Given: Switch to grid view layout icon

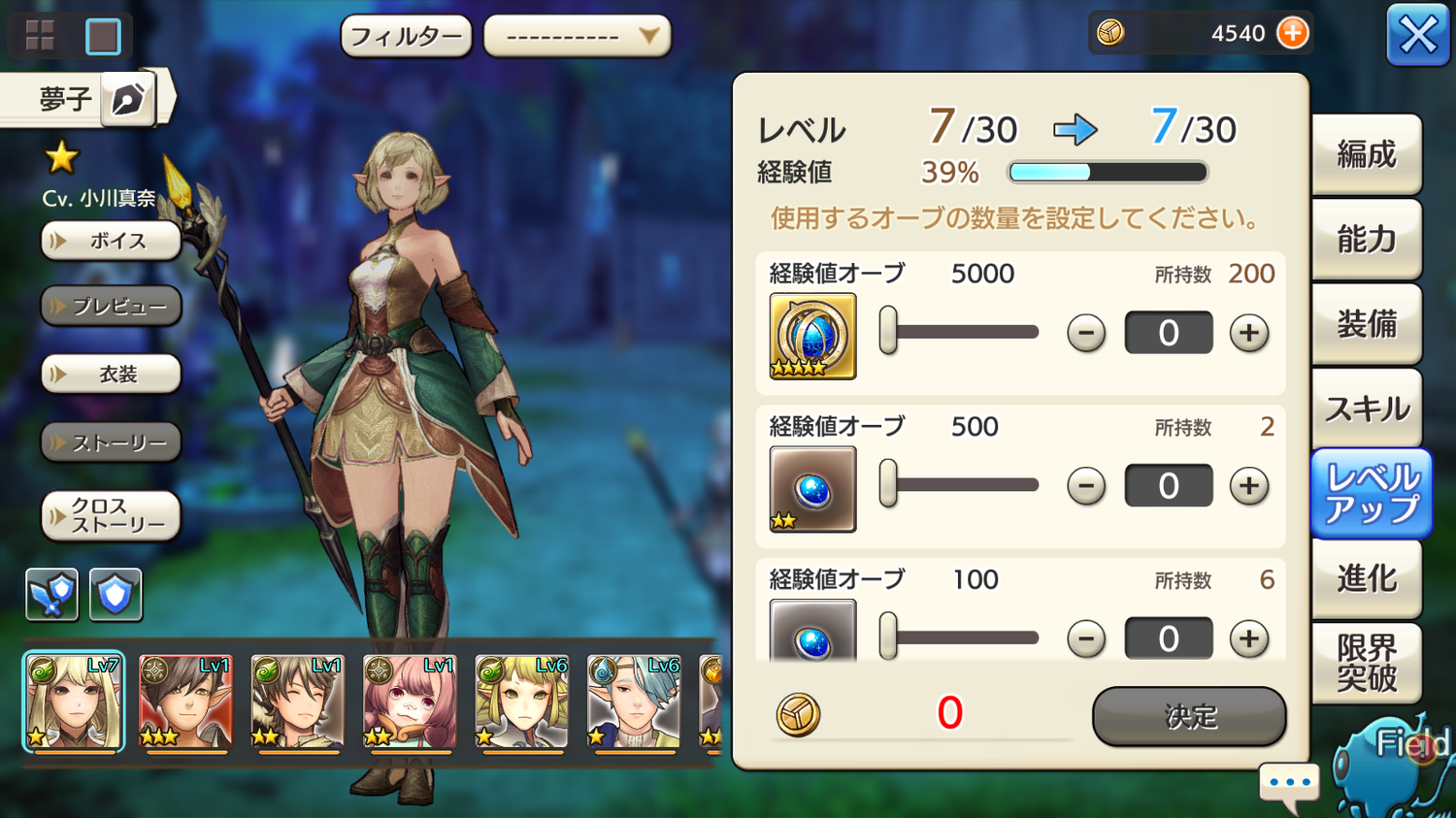Looking at the screenshot, I should pos(40,36).
